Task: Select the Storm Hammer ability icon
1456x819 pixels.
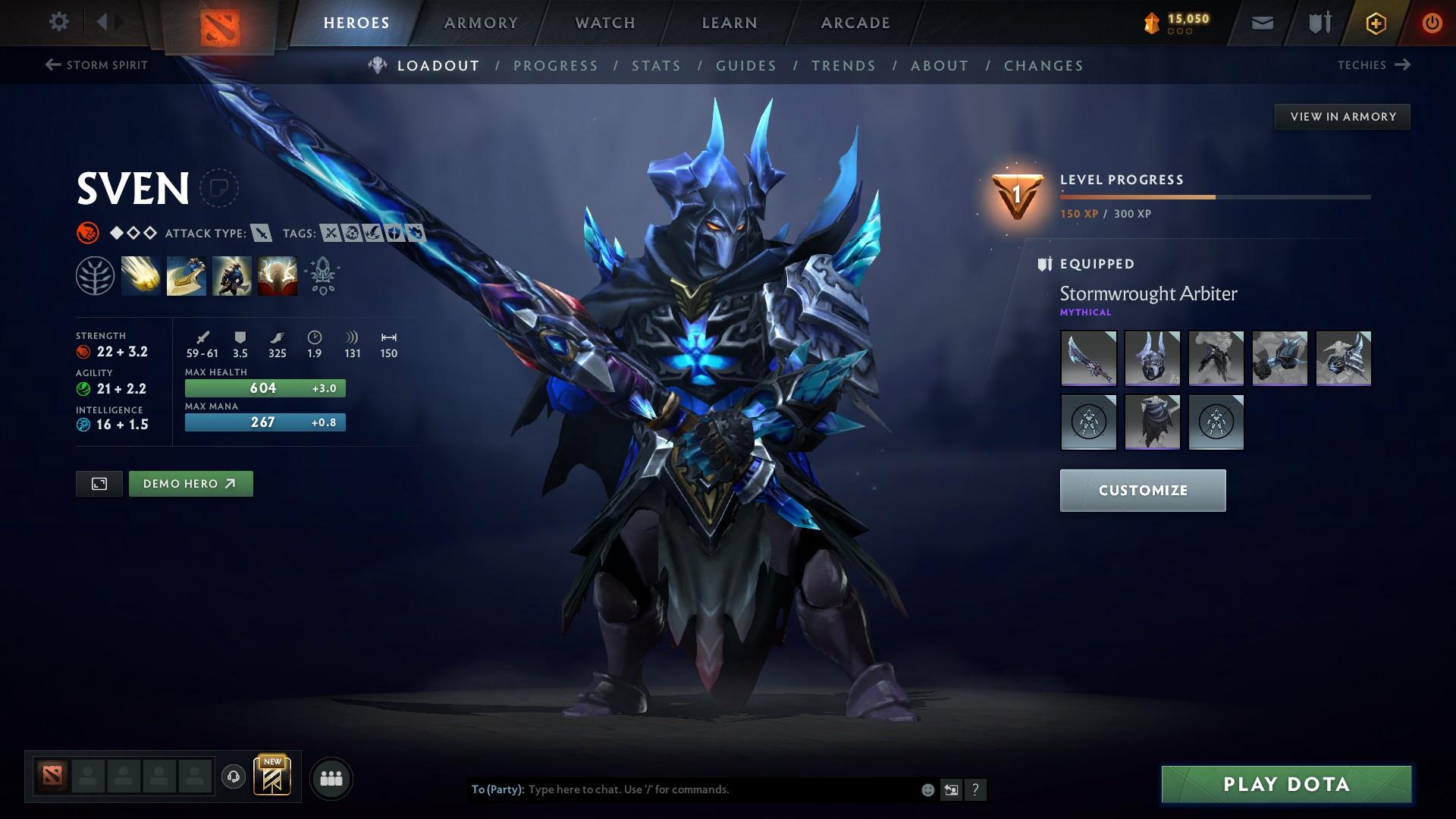Action: point(141,275)
